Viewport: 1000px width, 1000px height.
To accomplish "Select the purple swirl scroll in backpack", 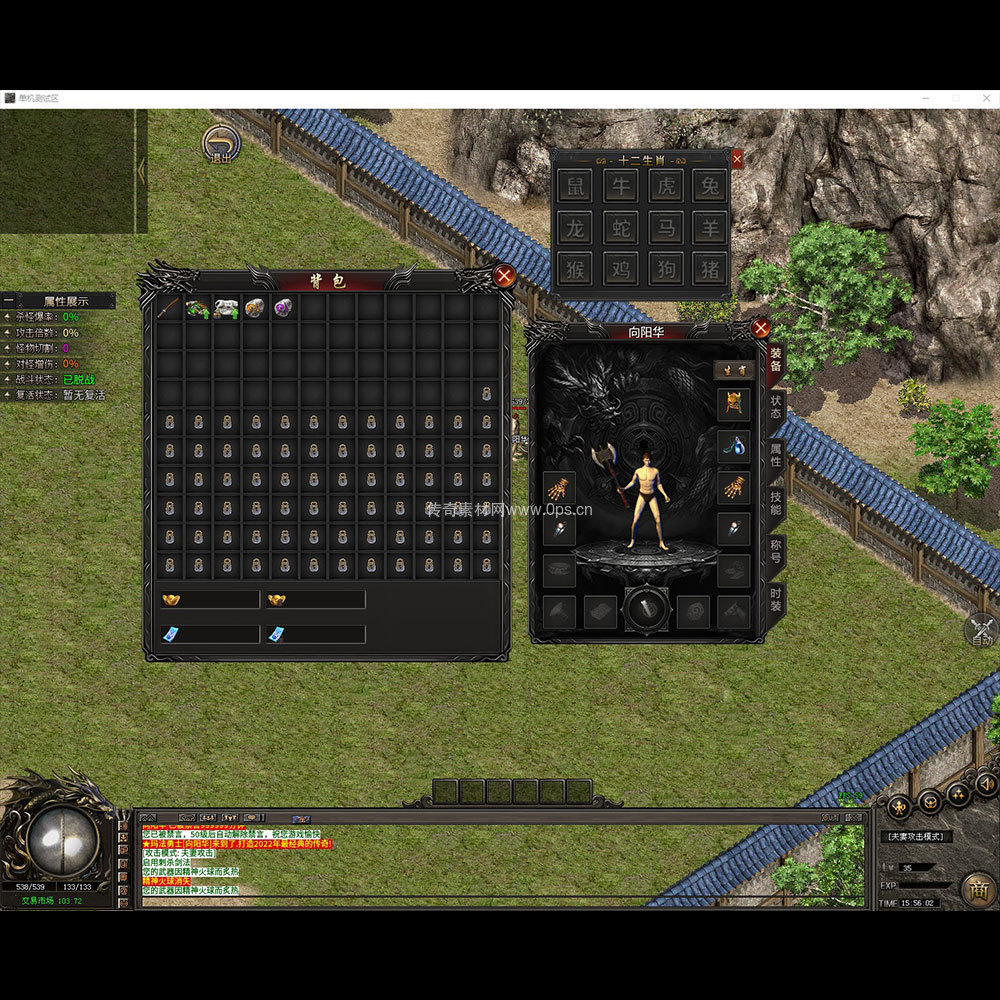I will tap(284, 308).
